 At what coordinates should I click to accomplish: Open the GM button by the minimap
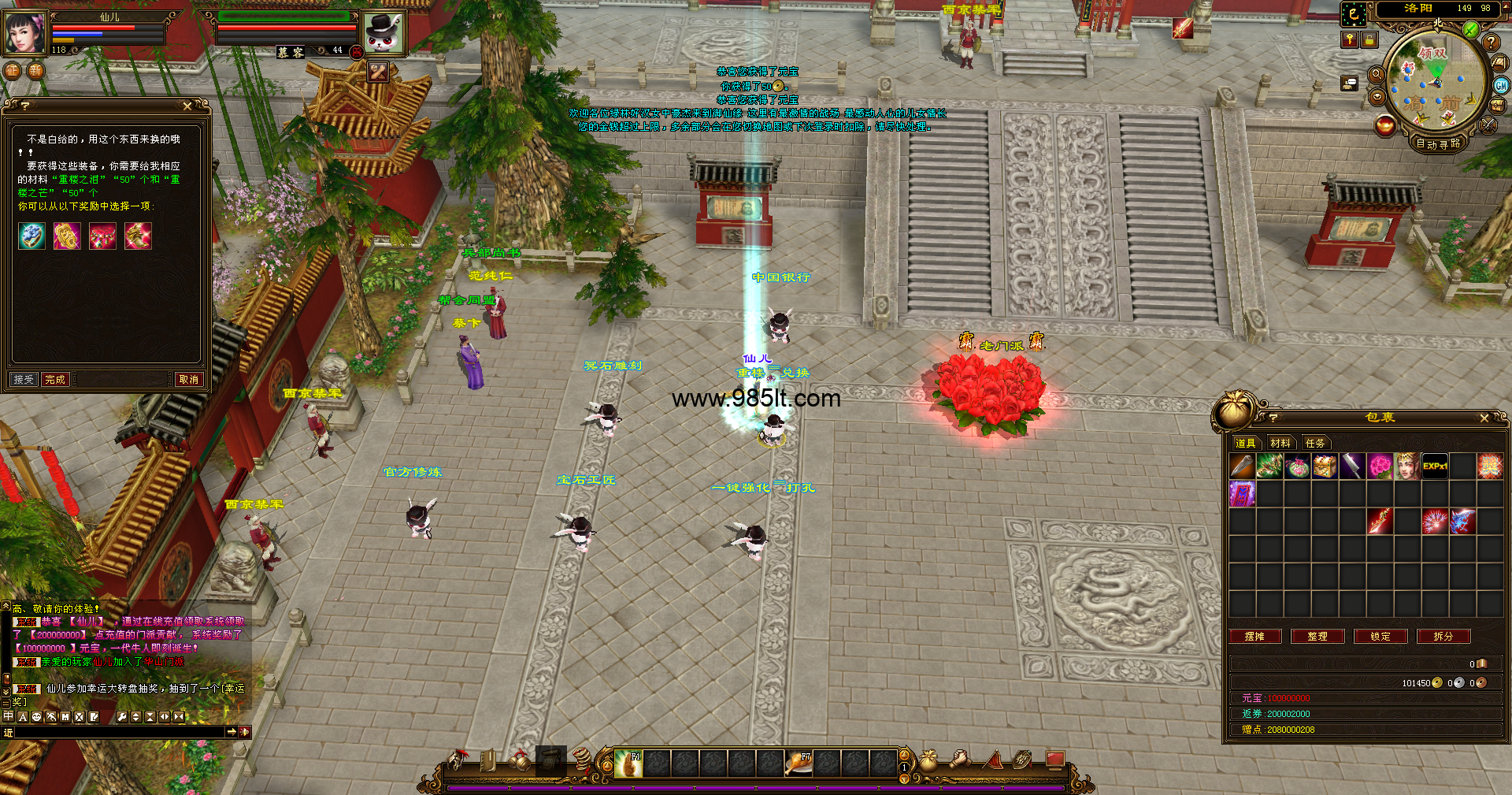tap(1501, 86)
